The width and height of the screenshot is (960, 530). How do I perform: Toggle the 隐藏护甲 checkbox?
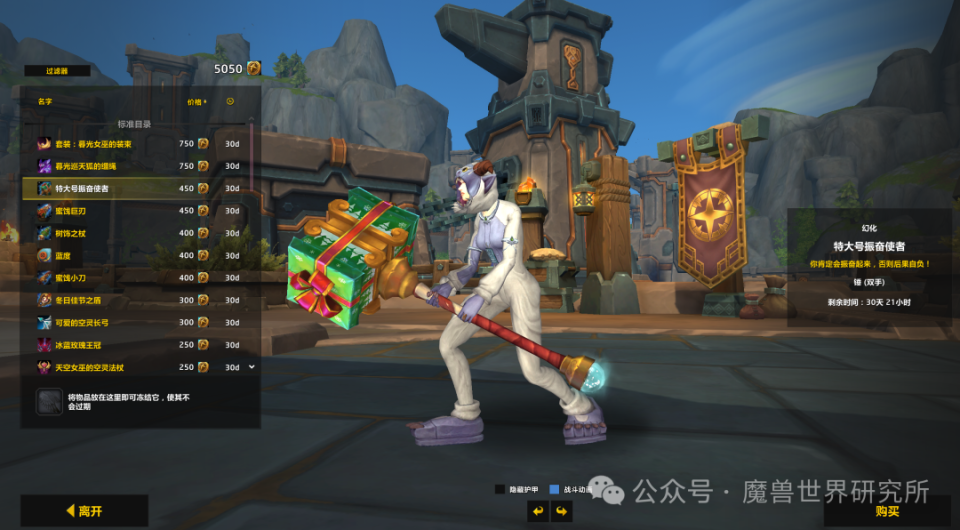500,489
